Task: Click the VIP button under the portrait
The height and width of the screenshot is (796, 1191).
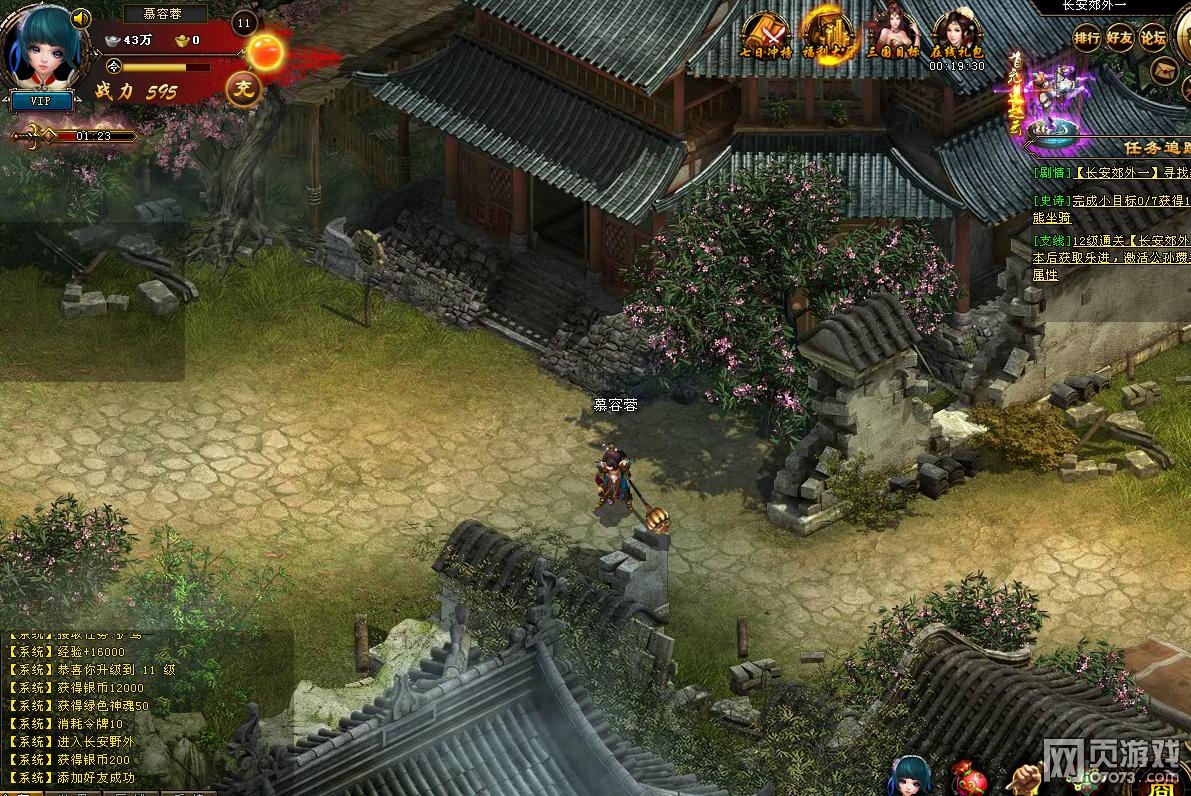Action: 40,101
